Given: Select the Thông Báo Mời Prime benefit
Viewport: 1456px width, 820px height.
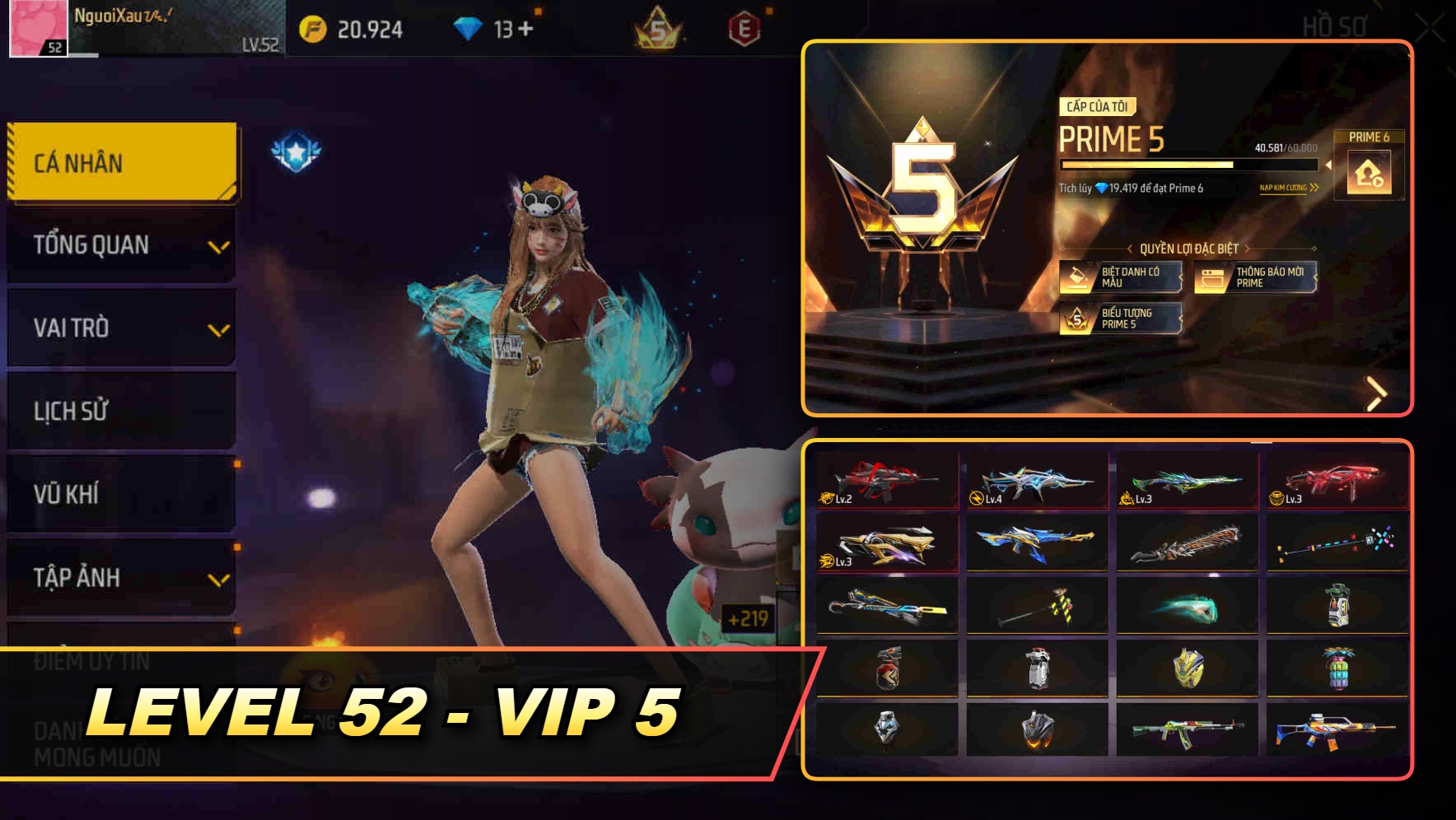Looking at the screenshot, I should pyautogui.click(x=1256, y=277).
